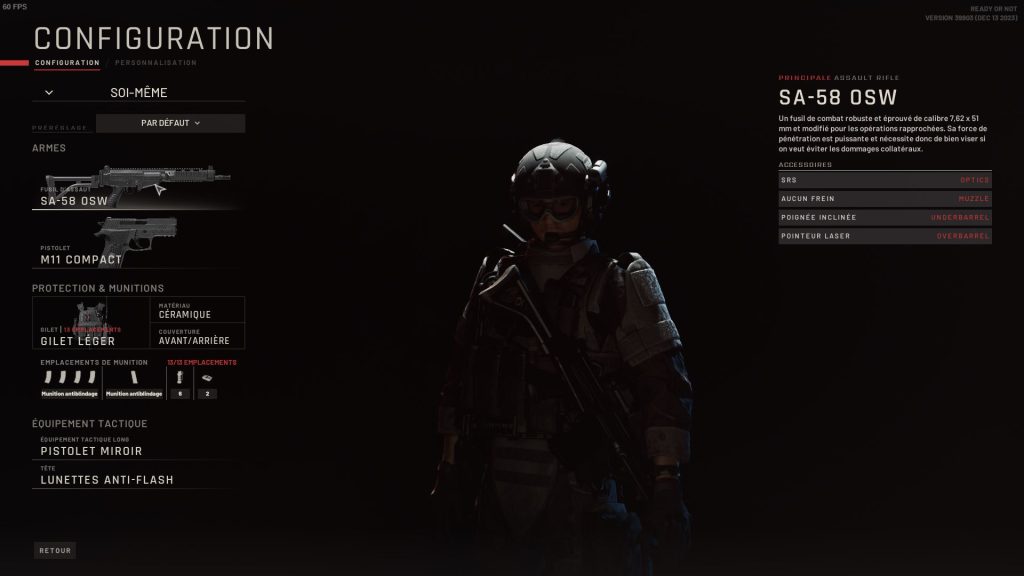Expand the Soi-même character selector

click(138, 92)
